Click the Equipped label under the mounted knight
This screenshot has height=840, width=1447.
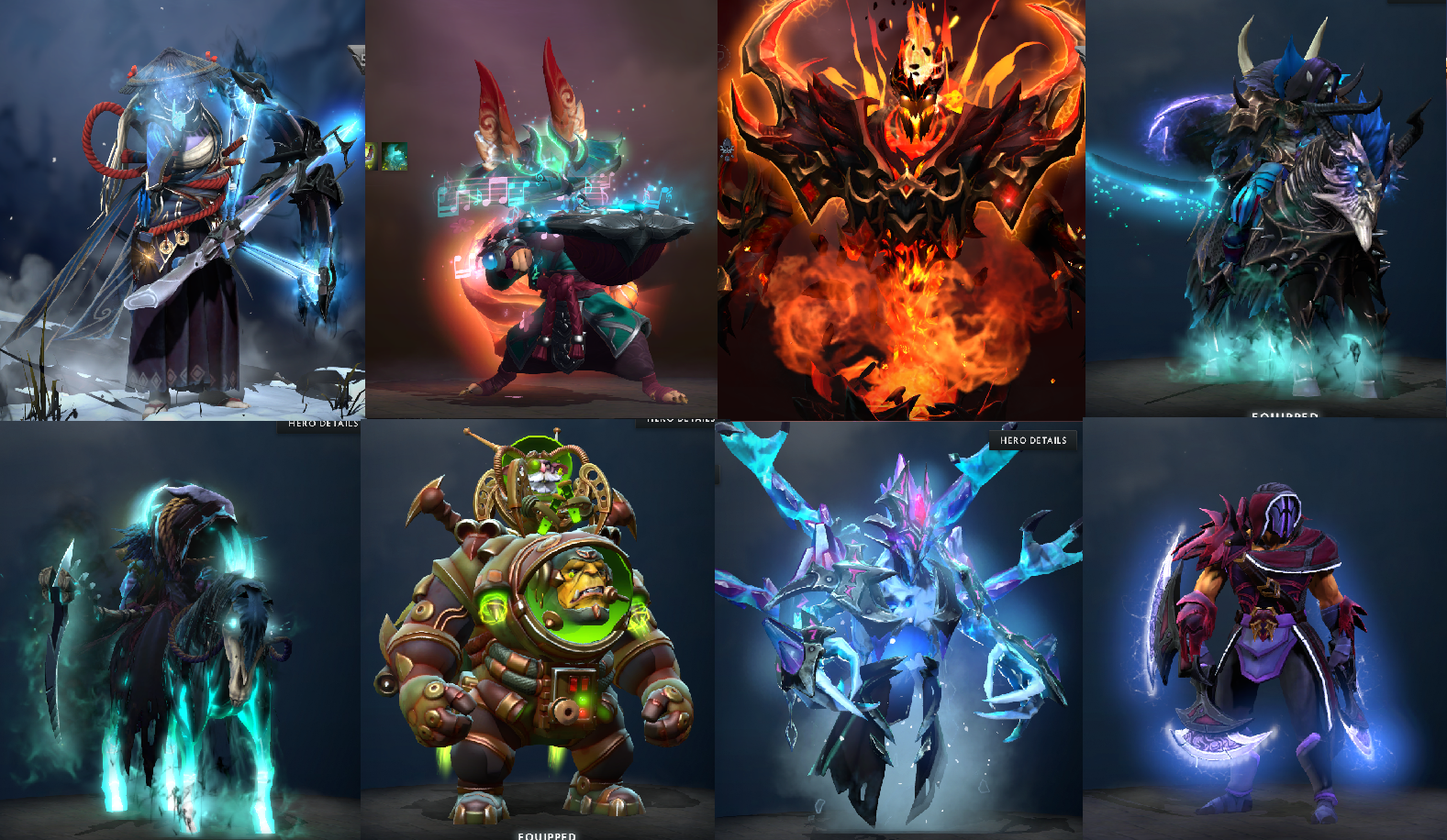click(x=1286, y=417)
